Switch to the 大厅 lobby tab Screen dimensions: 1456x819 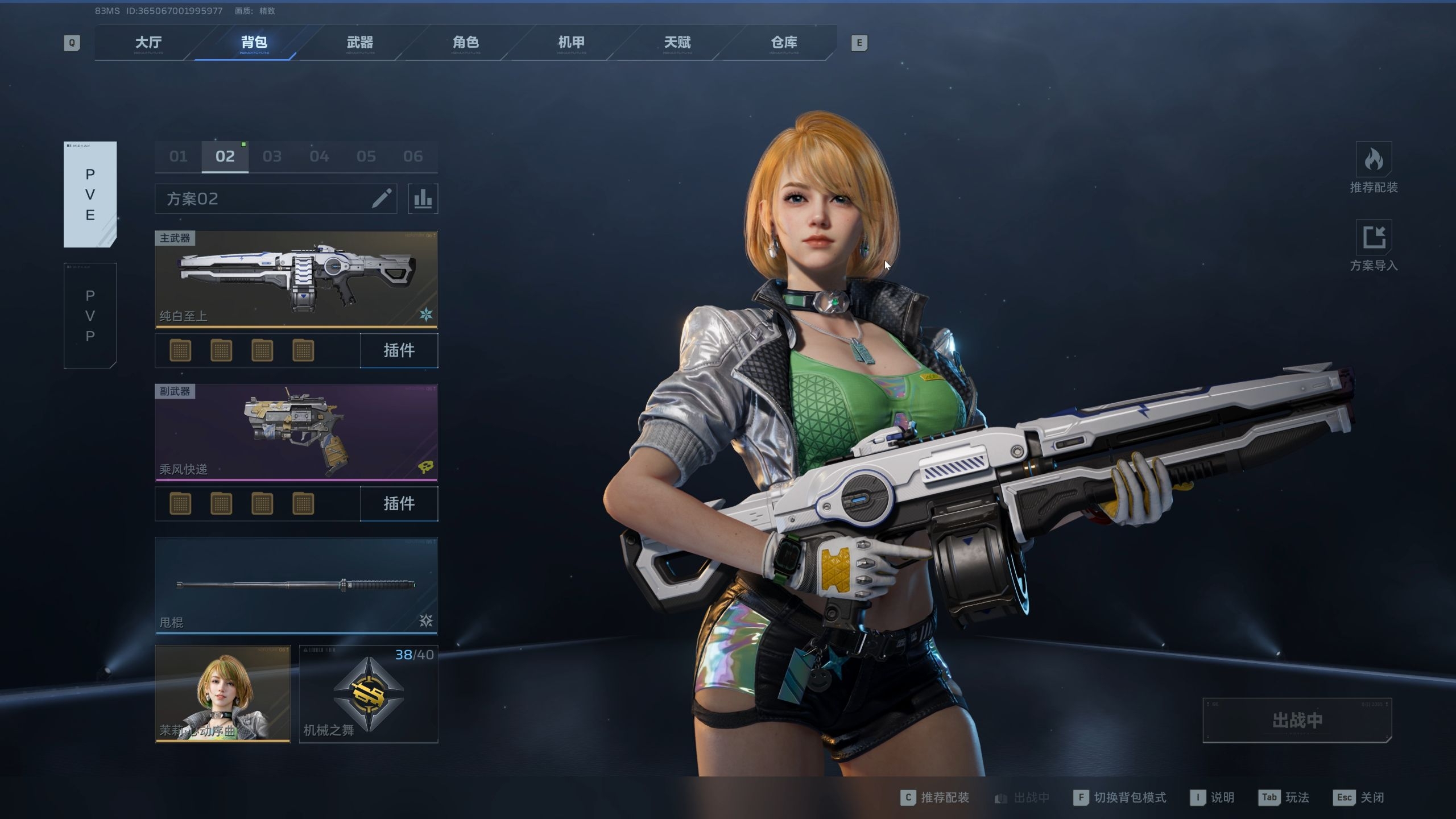point(148,43)
